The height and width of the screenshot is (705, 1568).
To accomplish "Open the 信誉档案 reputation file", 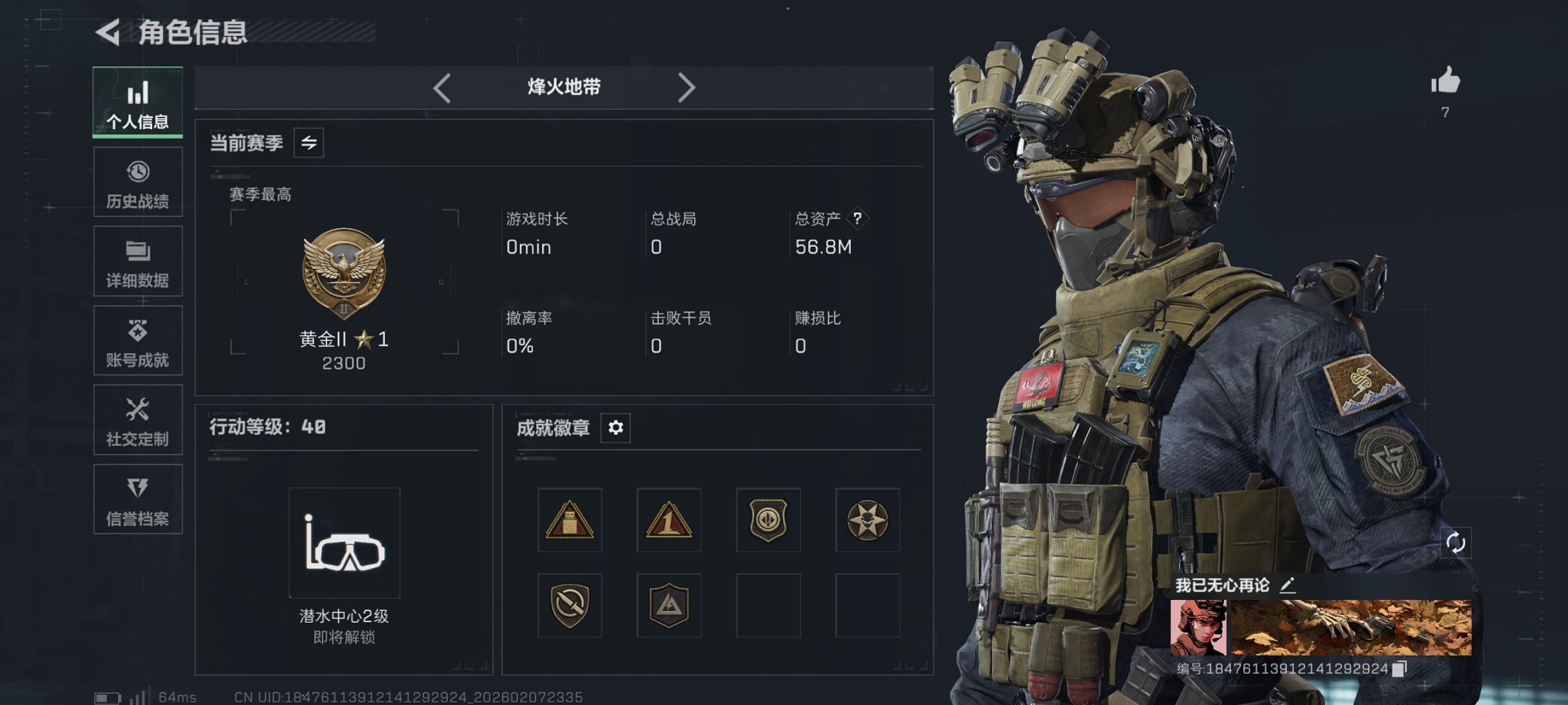I will (137, 500).
